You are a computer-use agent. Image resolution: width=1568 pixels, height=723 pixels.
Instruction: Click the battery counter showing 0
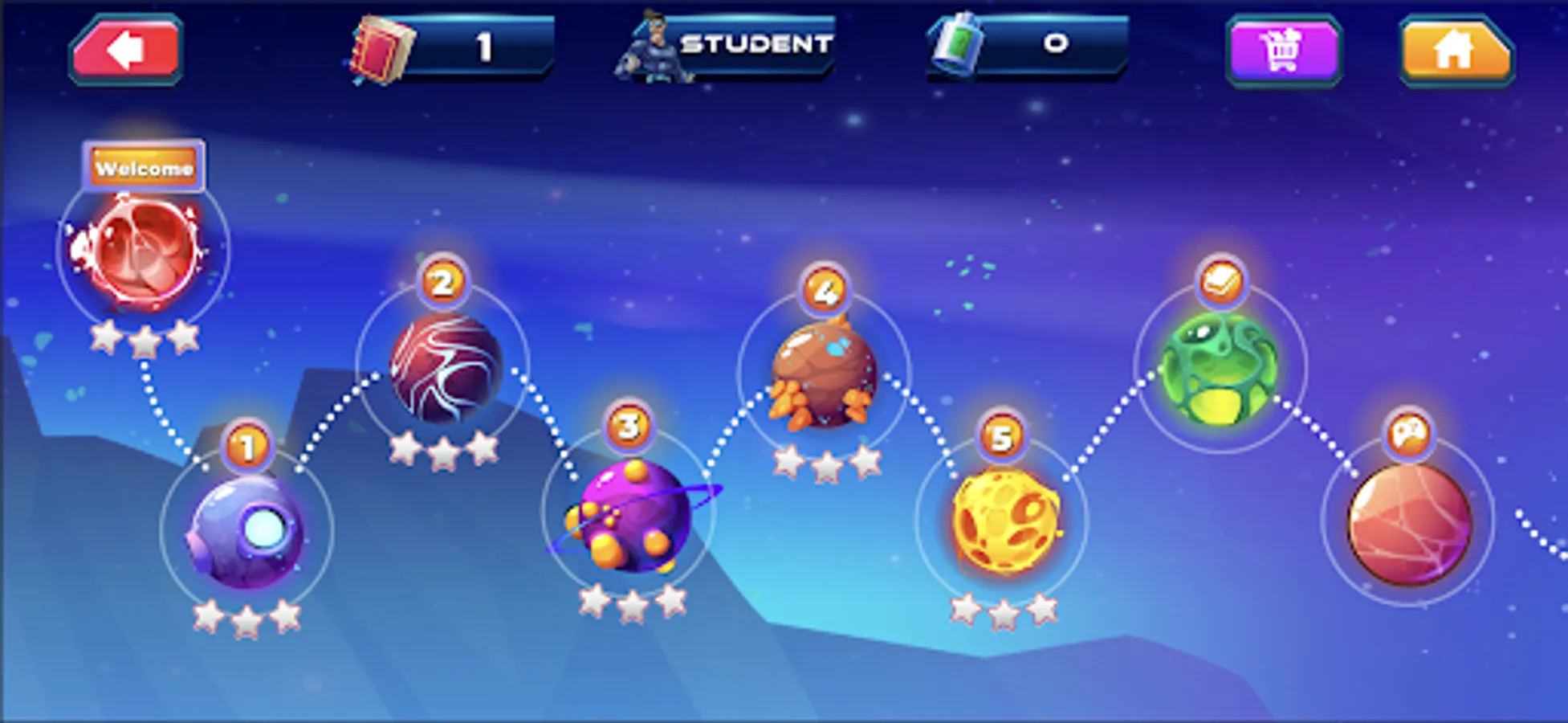(x=1054, y=44)
